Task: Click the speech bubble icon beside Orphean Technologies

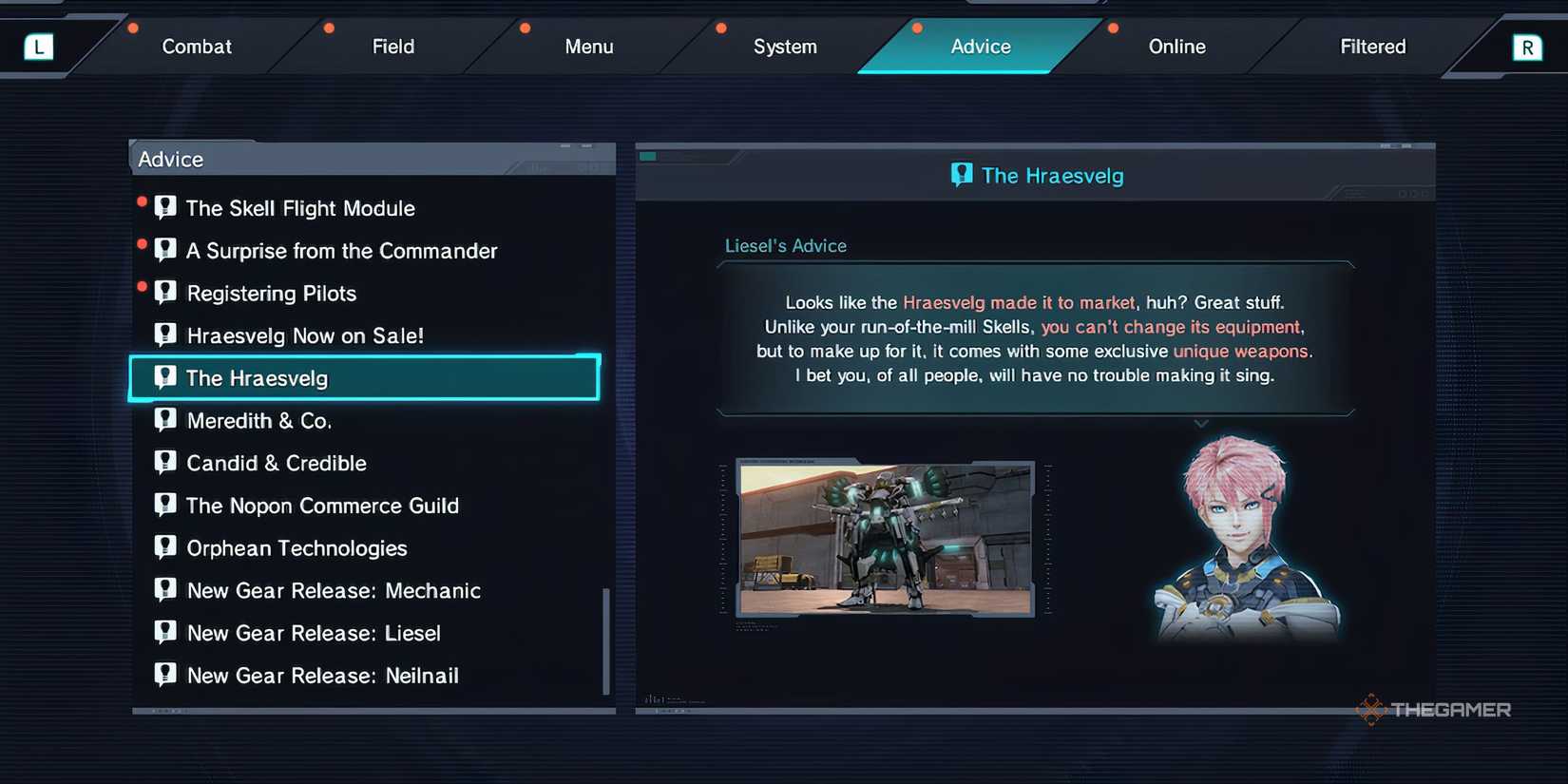Action: pos(165,546)
